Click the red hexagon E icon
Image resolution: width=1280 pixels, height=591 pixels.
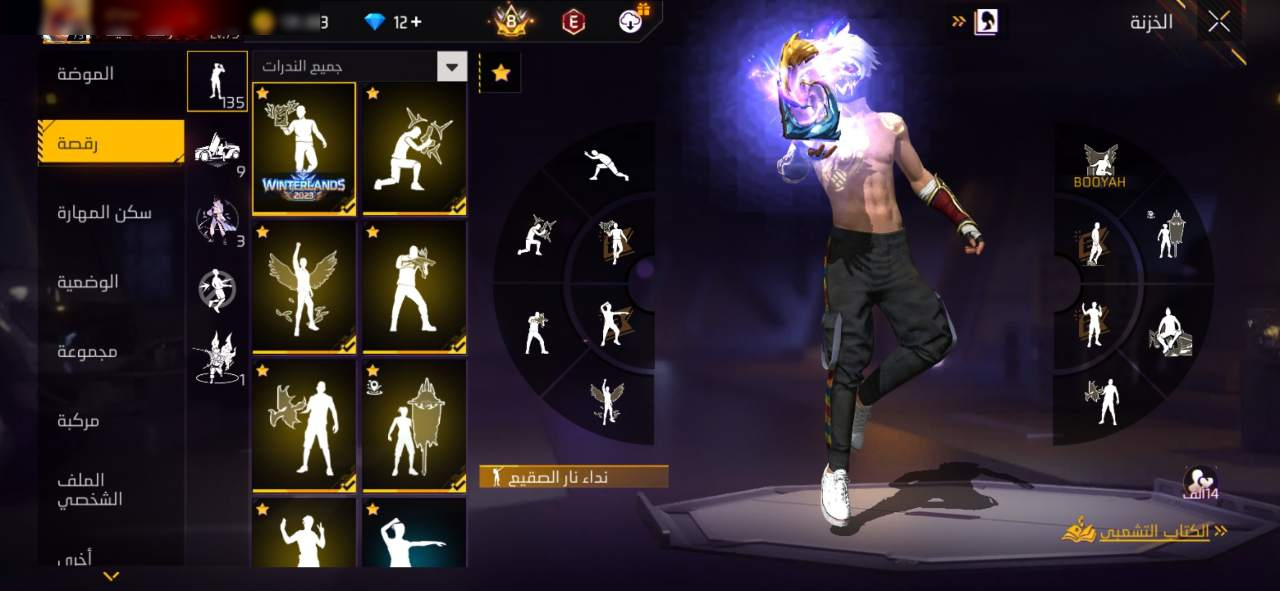573,21
